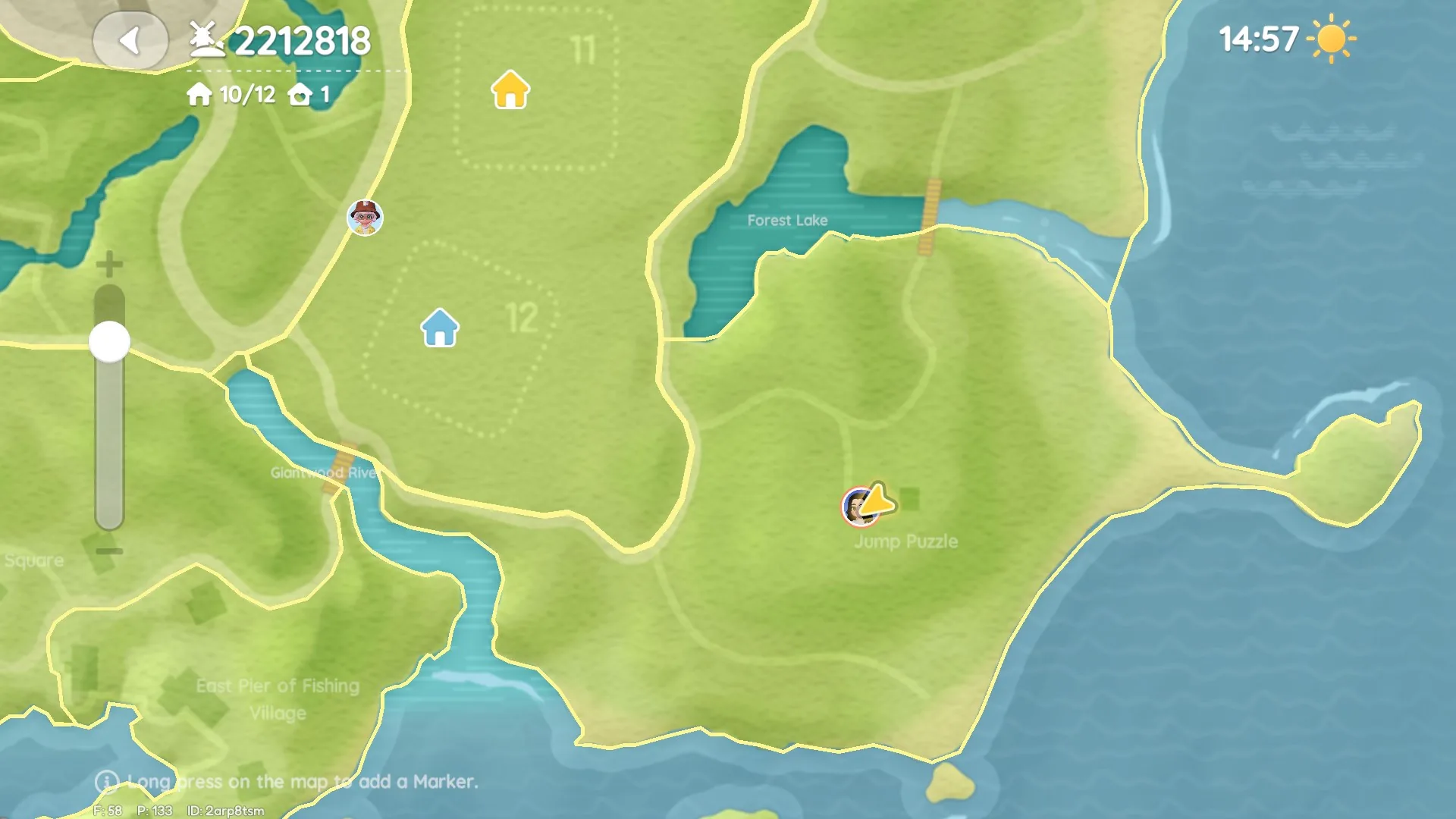The width and height of the screenshot is (1456, 819).
Task: Select the bridge crossing at Forest Lake
Action: [928, 215]
